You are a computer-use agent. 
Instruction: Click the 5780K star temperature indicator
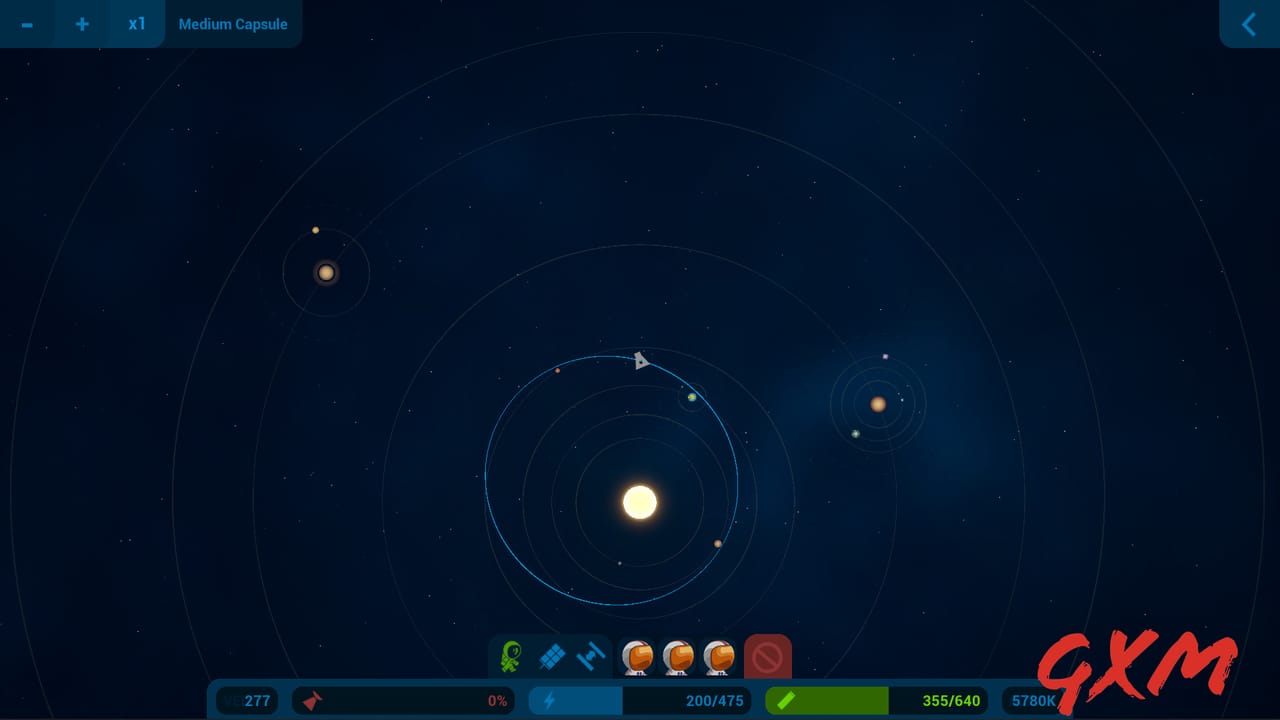point(1033,700)
